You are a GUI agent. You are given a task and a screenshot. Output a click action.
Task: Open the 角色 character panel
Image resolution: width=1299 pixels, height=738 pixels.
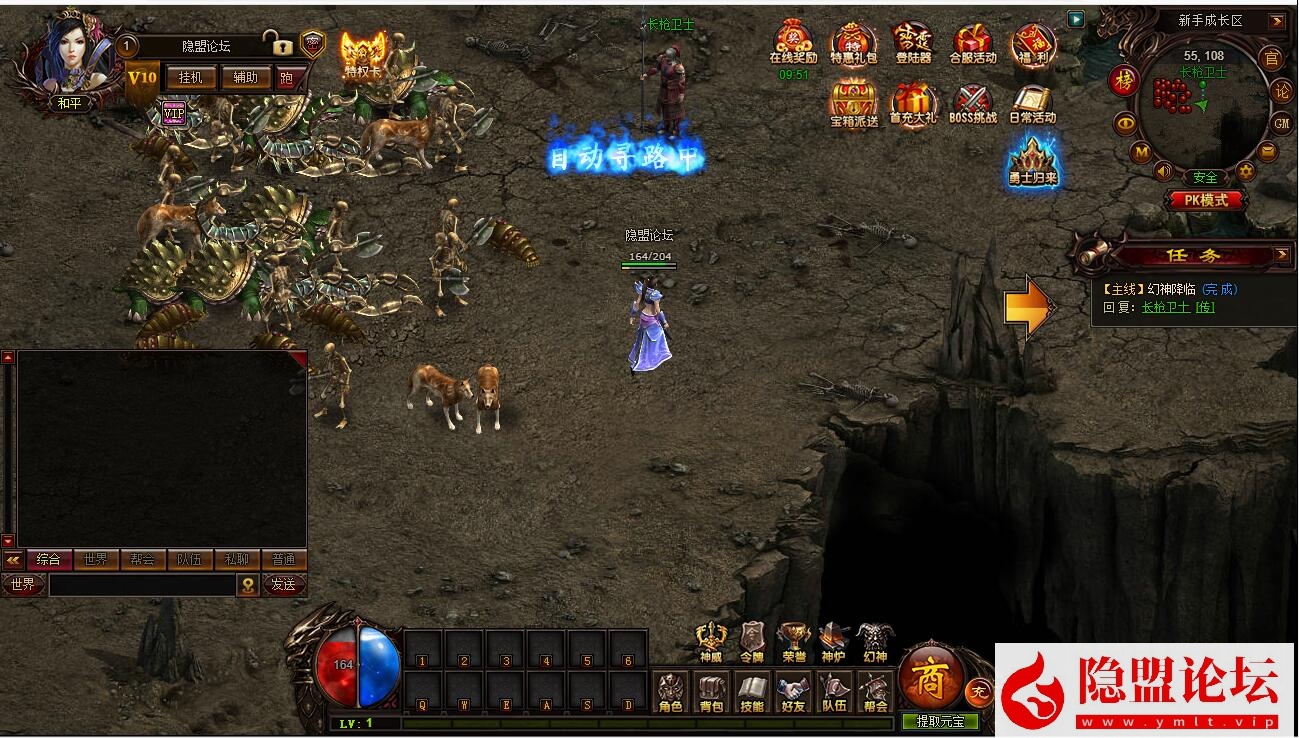(x=670, y=691)
